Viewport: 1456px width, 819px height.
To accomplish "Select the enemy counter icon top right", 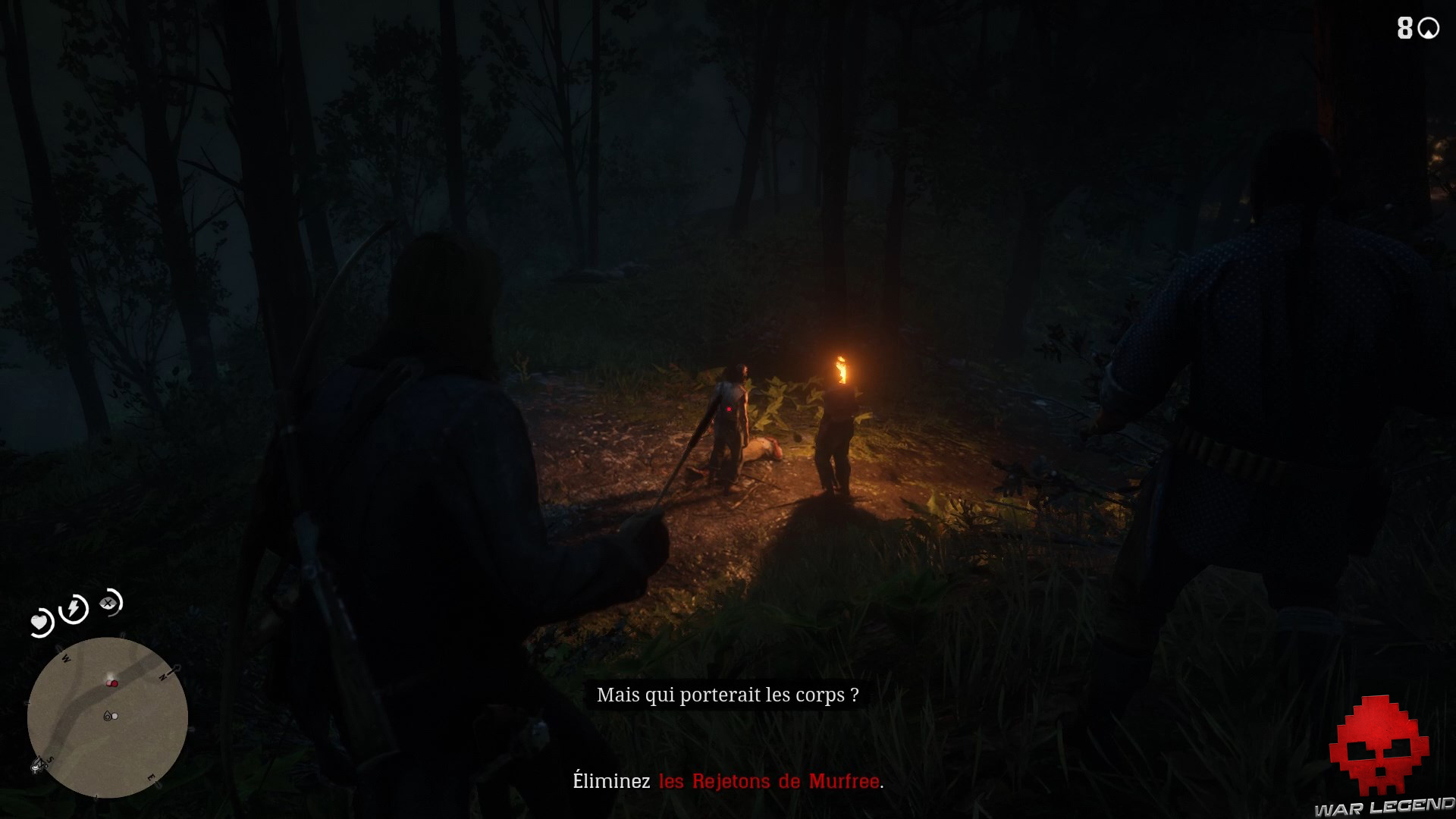I will (x=1430, y=28).
